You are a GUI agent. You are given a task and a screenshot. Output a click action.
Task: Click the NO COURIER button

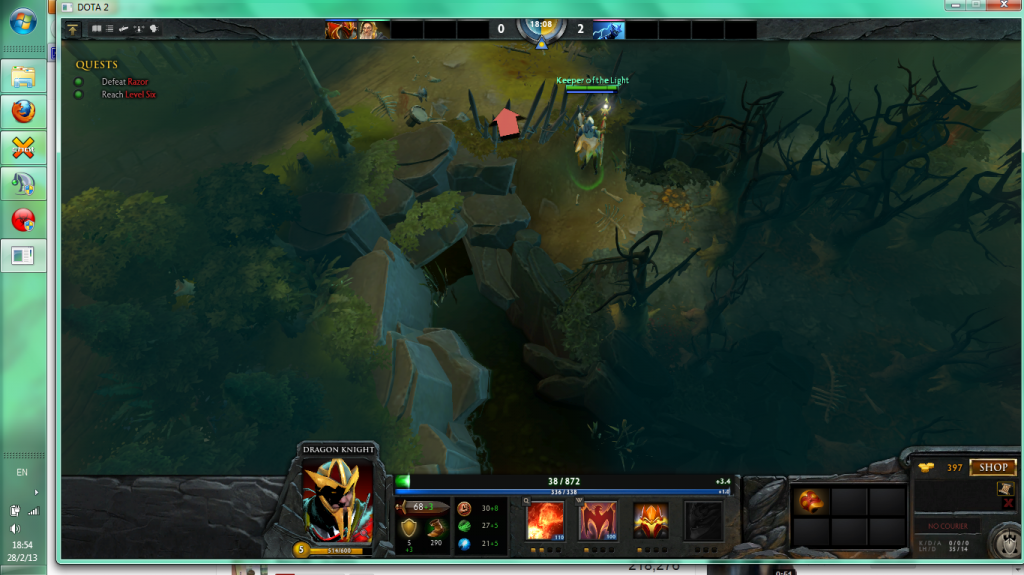[x=946, y=526]
